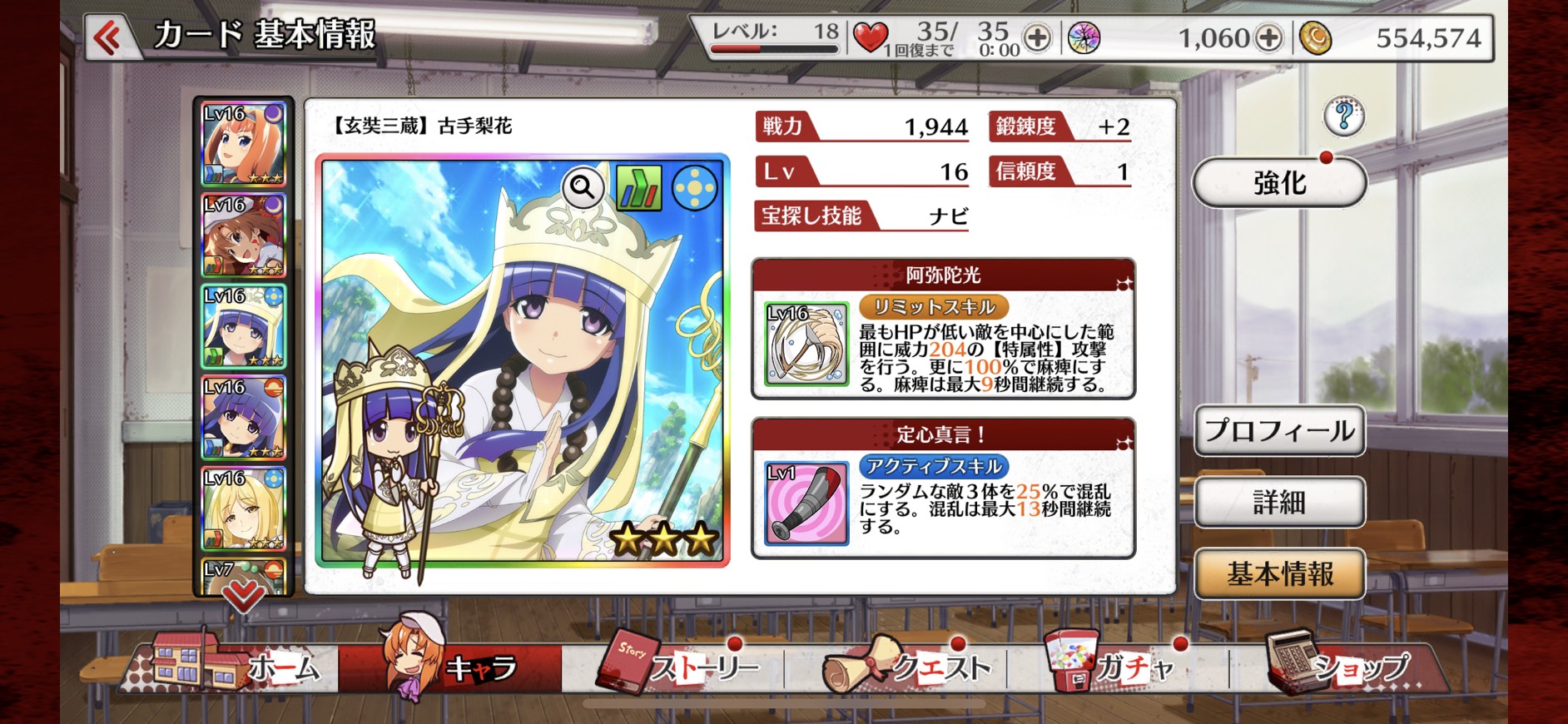Select the 基本情報 basic info tab
Viewport: 1568px width, 724px height.
click(x=1279, y=573)
